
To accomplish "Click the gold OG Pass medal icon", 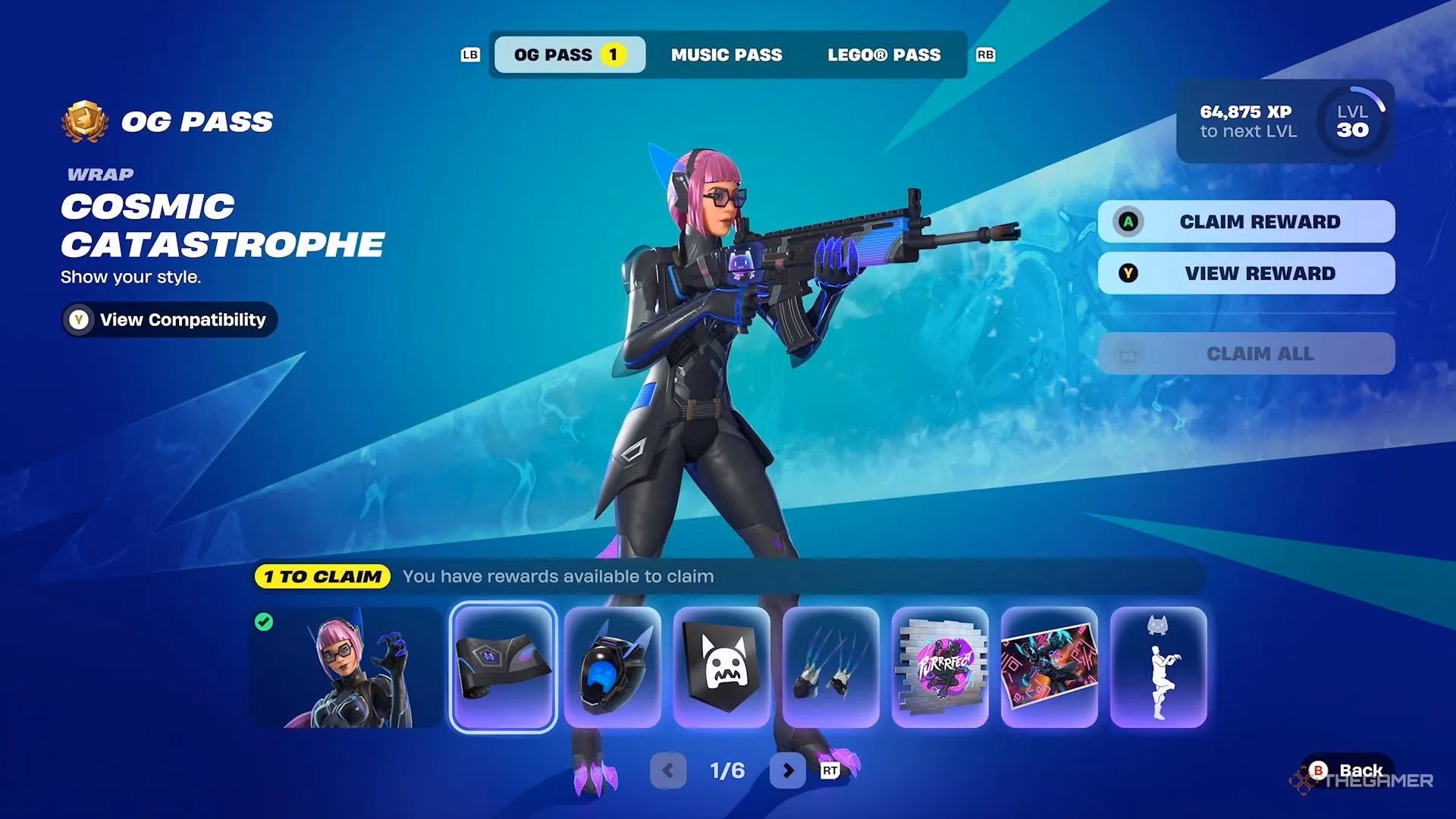I will click(x=83, y=119).
